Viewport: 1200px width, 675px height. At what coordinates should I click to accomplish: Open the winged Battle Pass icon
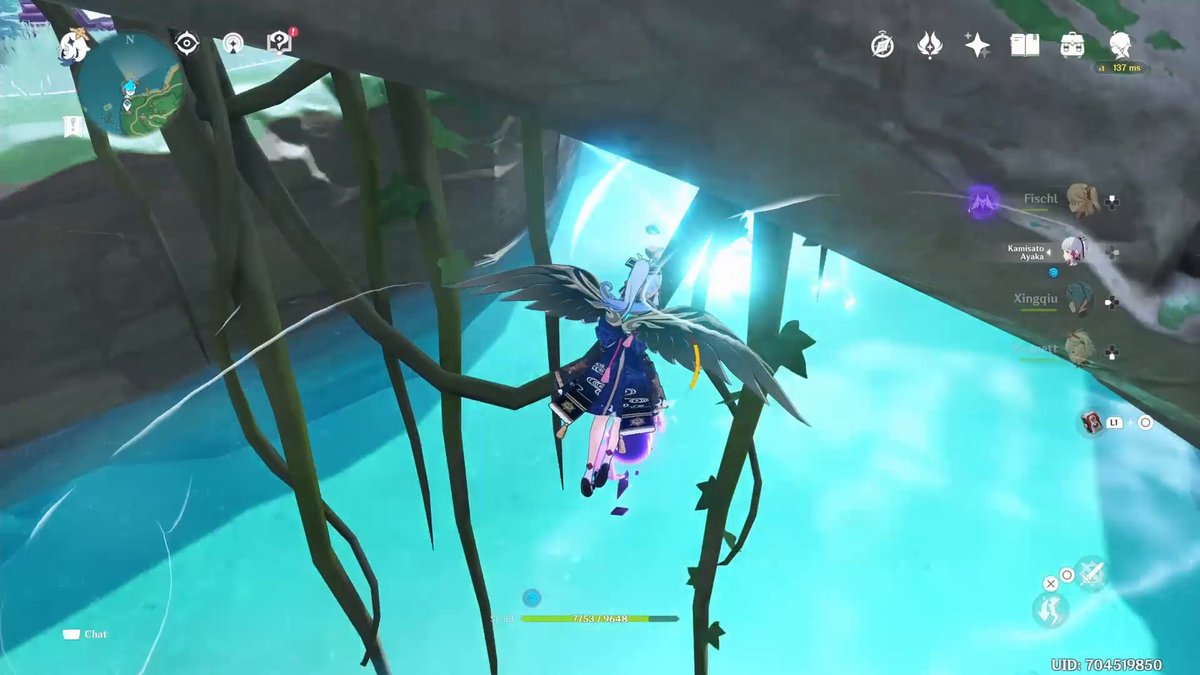click(930, 45)
